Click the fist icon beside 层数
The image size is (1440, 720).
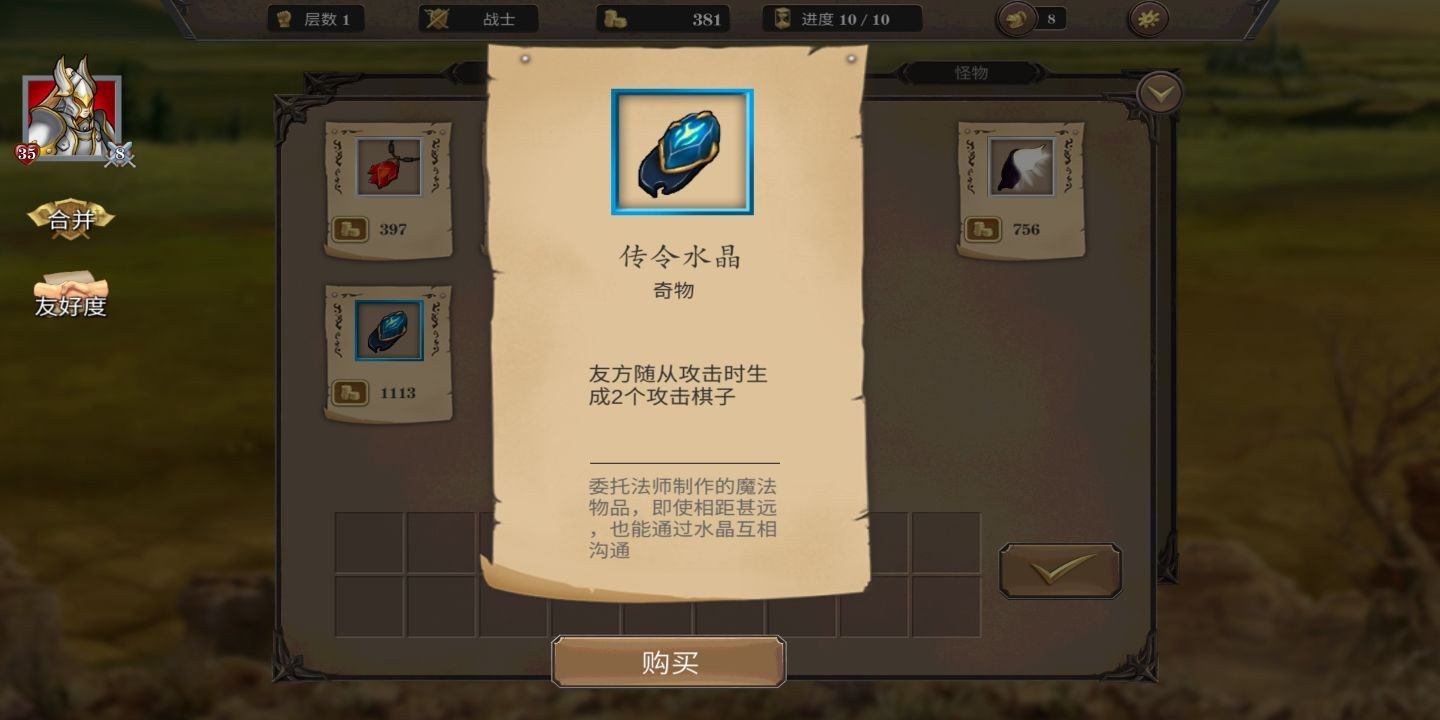coord(284,18)
